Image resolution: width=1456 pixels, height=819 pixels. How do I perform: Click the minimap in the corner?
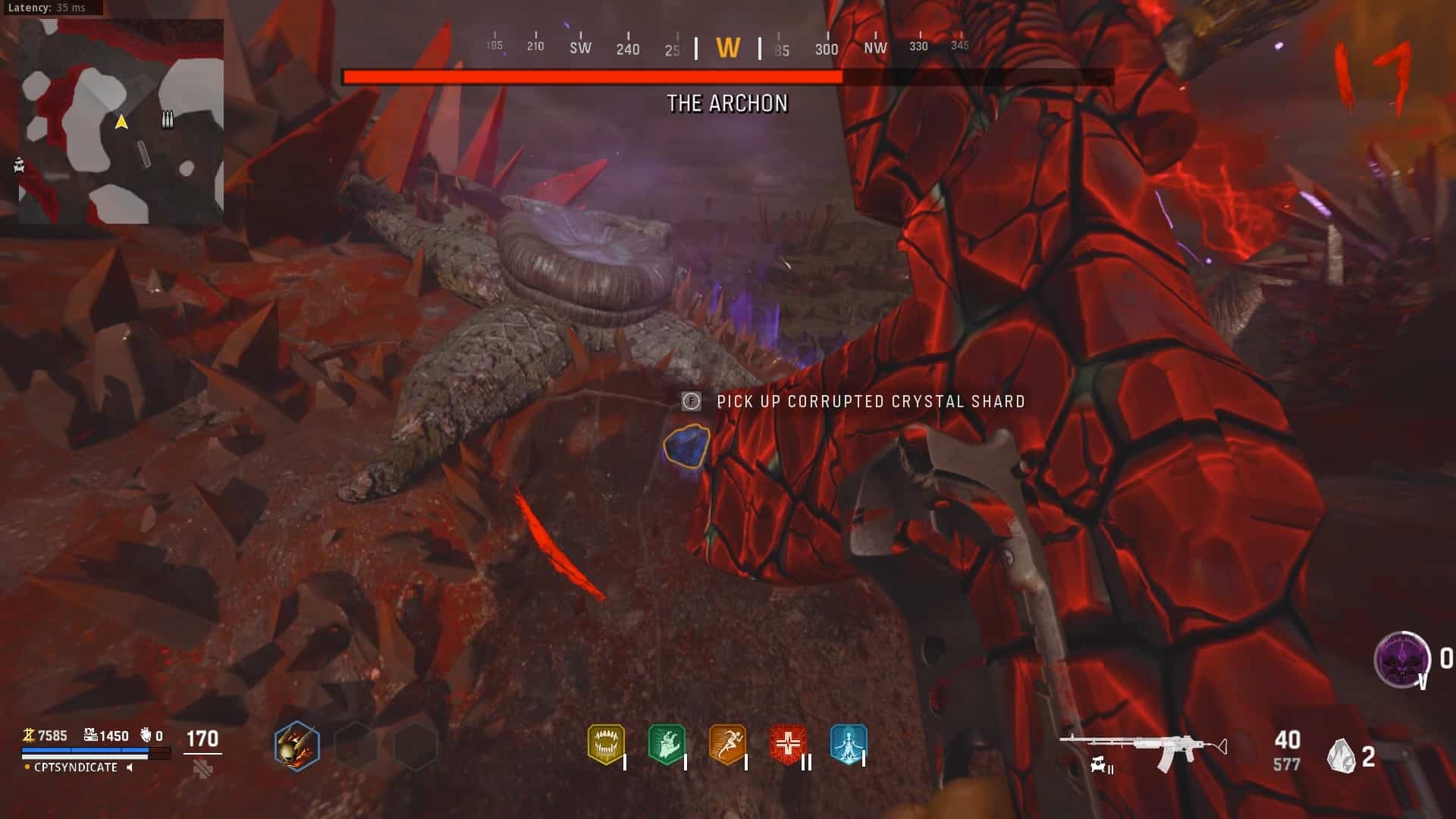[x=121, y=121]
